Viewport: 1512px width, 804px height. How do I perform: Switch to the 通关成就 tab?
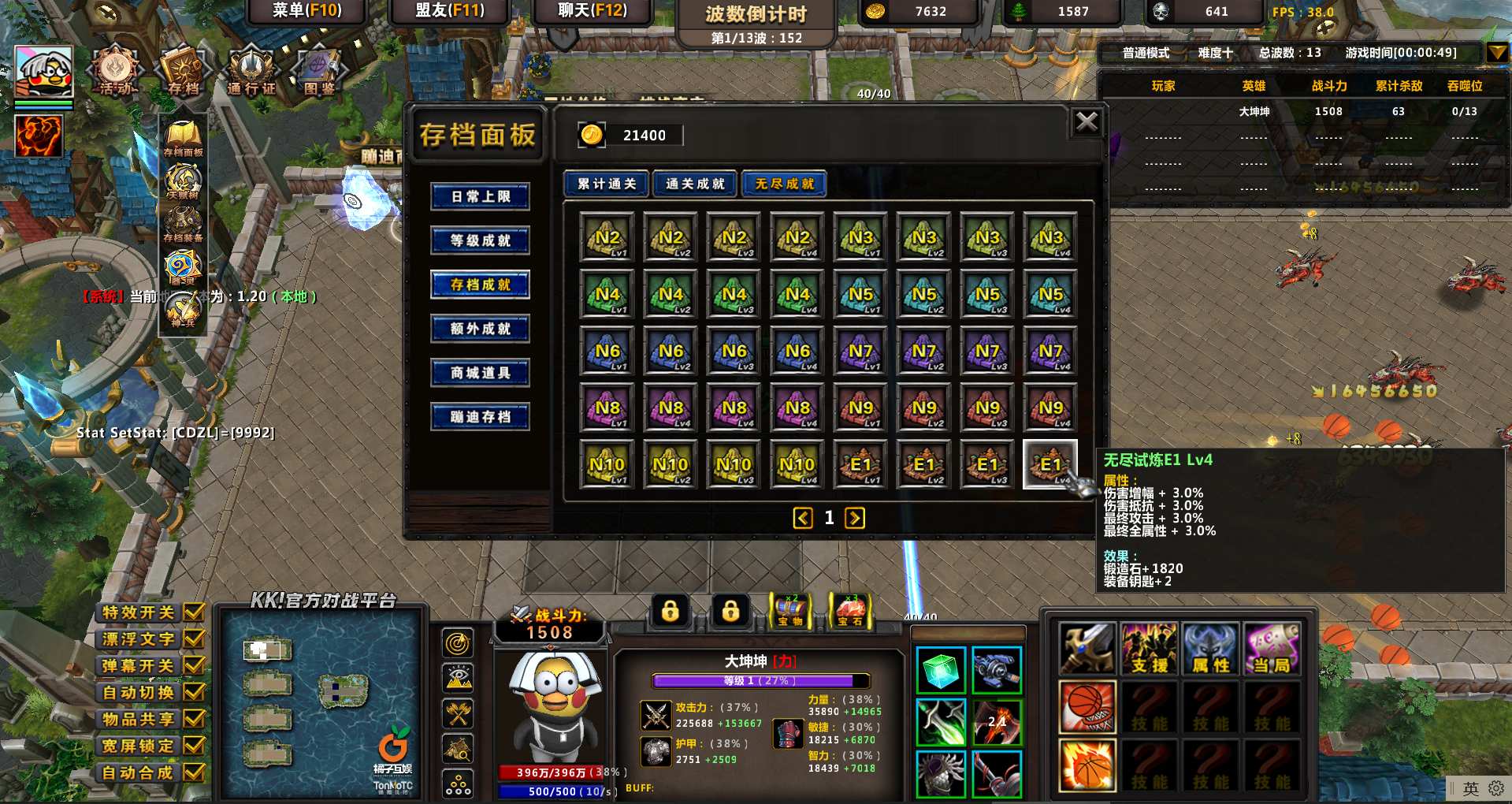pyautogui.click(x=695, y=184)
